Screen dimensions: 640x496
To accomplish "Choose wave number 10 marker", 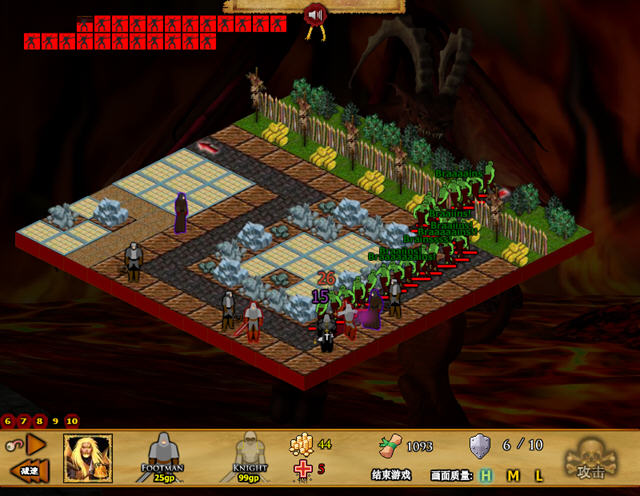I will (72, 421).
